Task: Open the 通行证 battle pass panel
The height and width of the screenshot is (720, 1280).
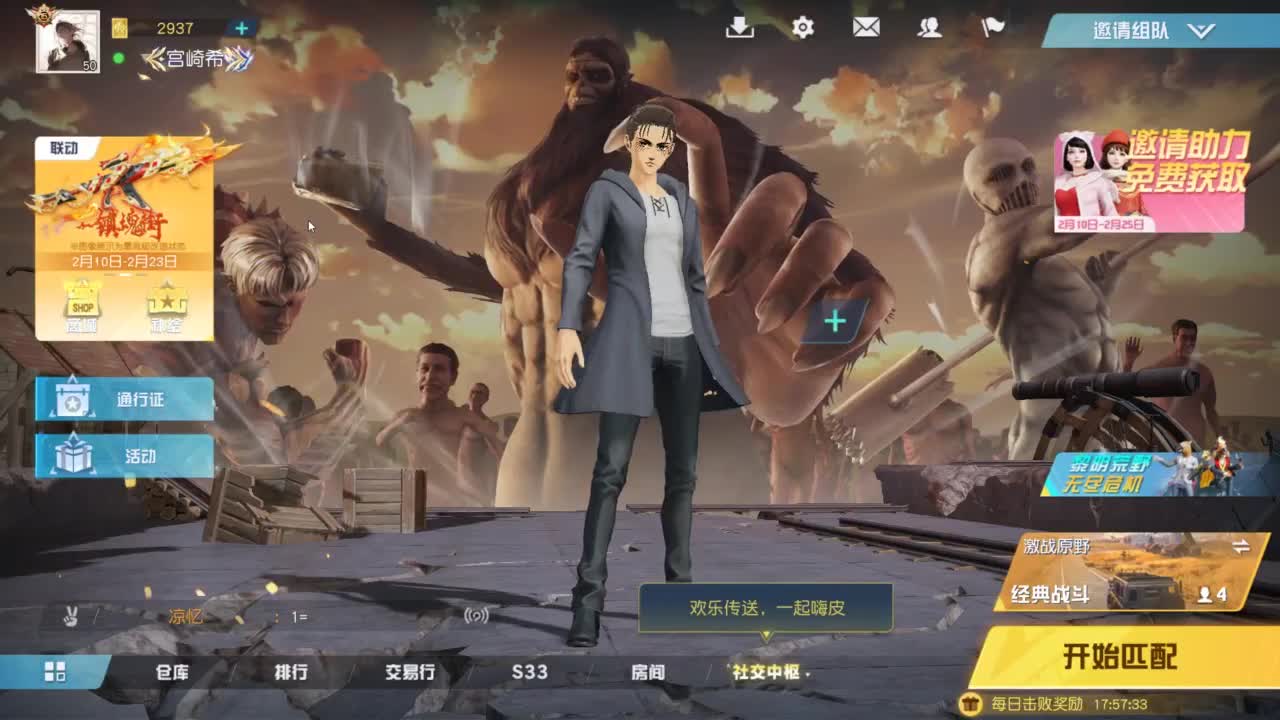Action: 123,398
